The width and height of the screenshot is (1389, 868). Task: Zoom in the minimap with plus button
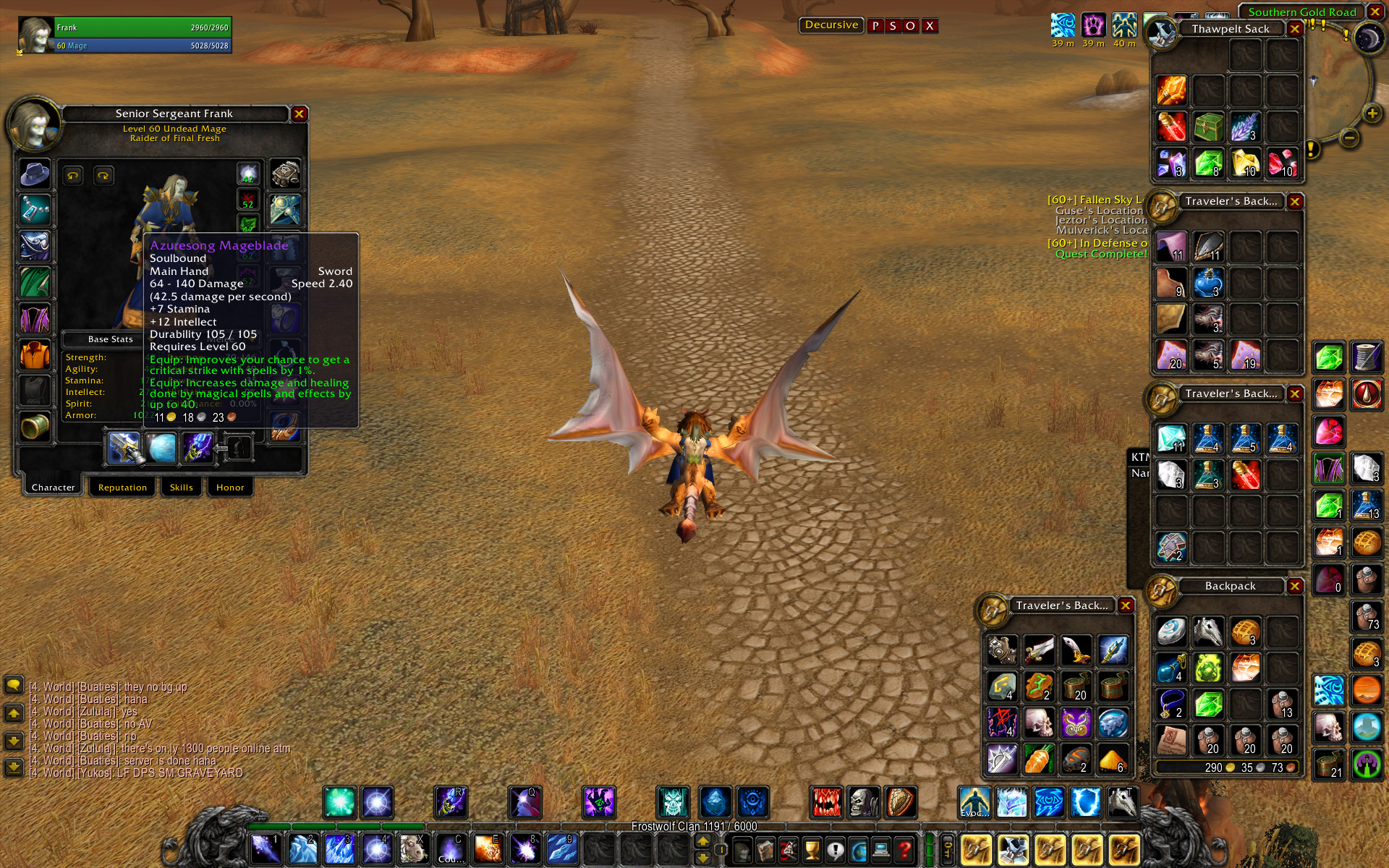point(1372,114)
